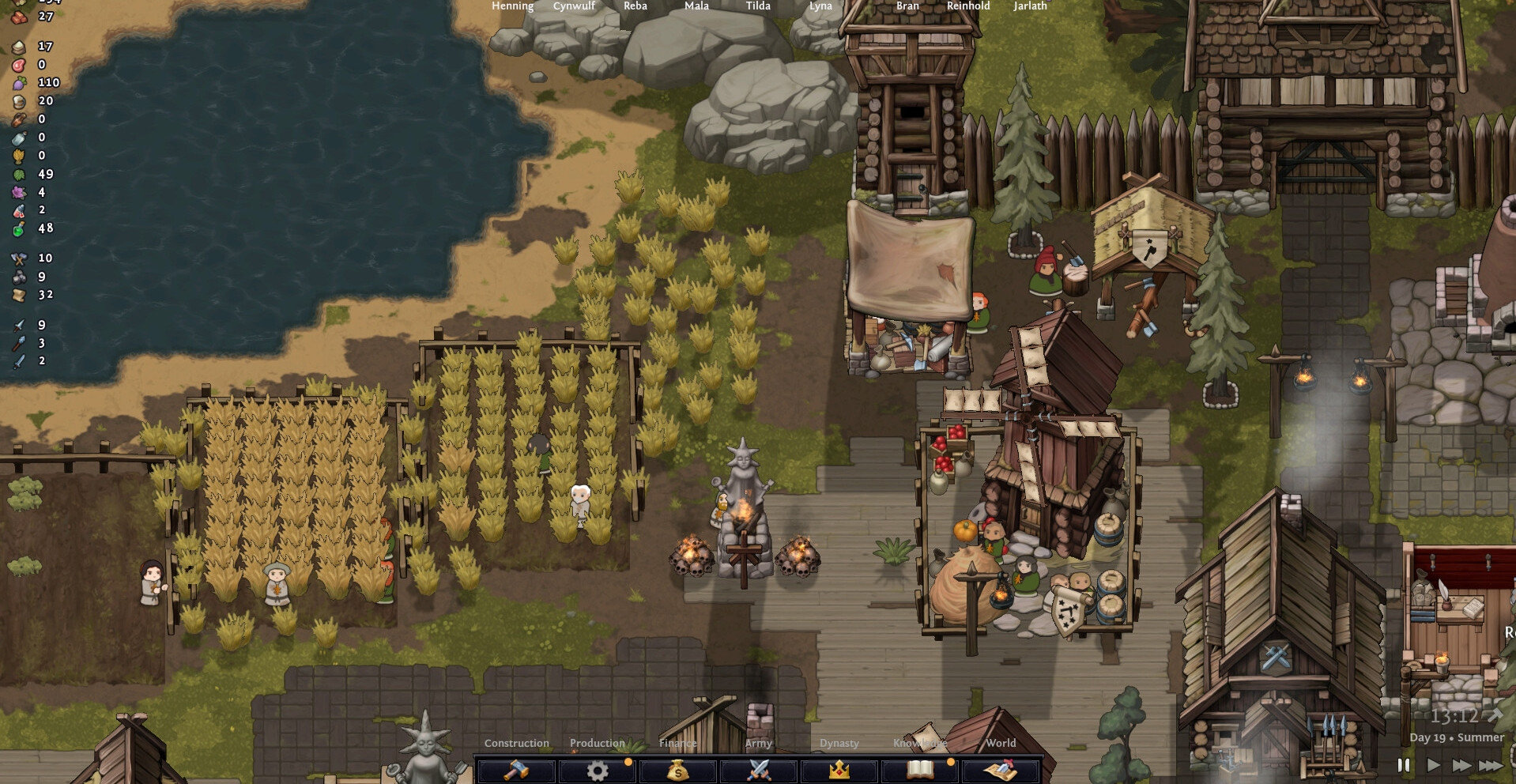Select settler Cynwulf from the name list
Viewport: 1516px width, 784px height.
click(574, 6)
